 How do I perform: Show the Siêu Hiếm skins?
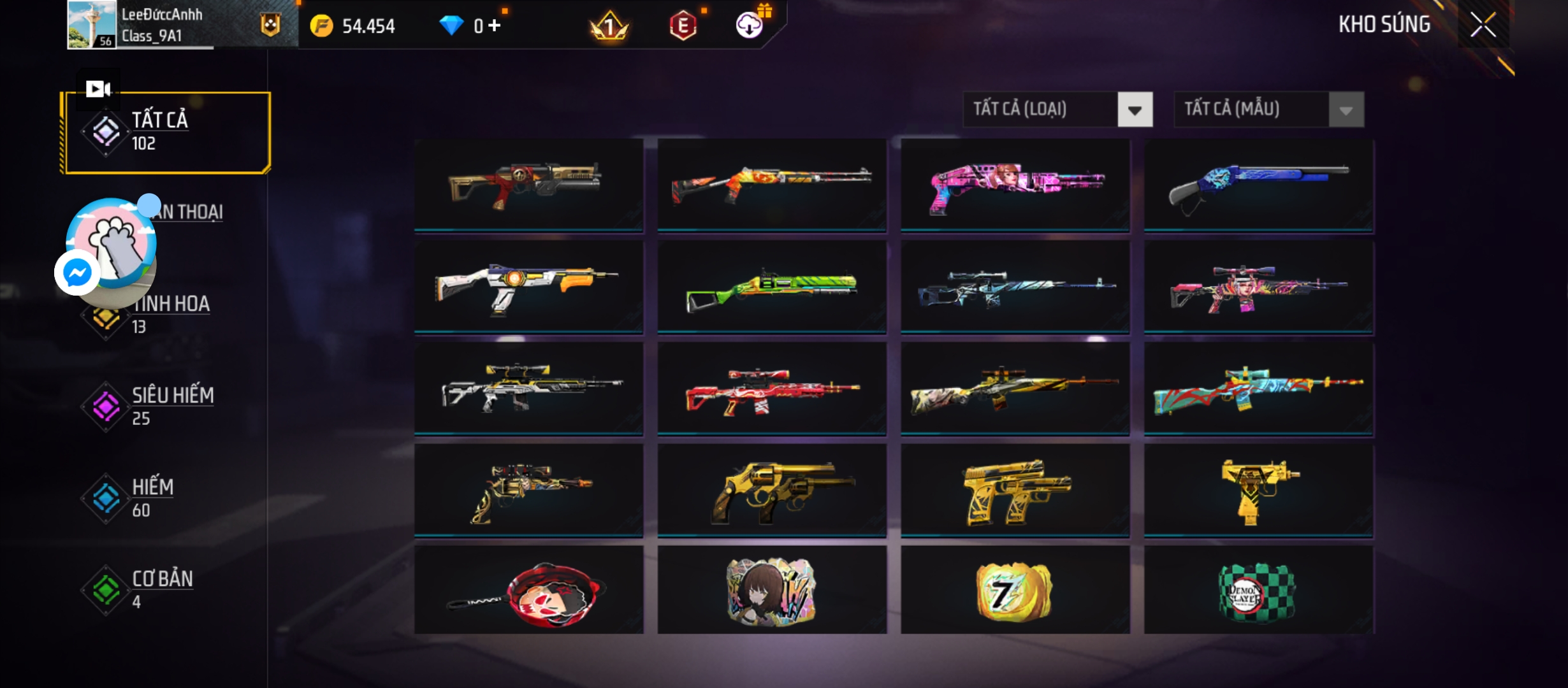click(x=172, y=405)
